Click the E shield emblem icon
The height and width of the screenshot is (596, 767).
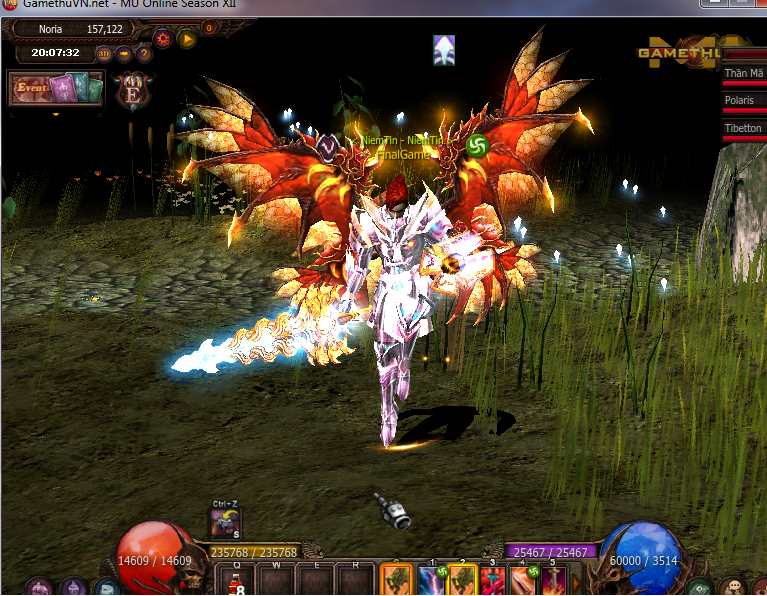pyautogui.click(x=132, y=88)
